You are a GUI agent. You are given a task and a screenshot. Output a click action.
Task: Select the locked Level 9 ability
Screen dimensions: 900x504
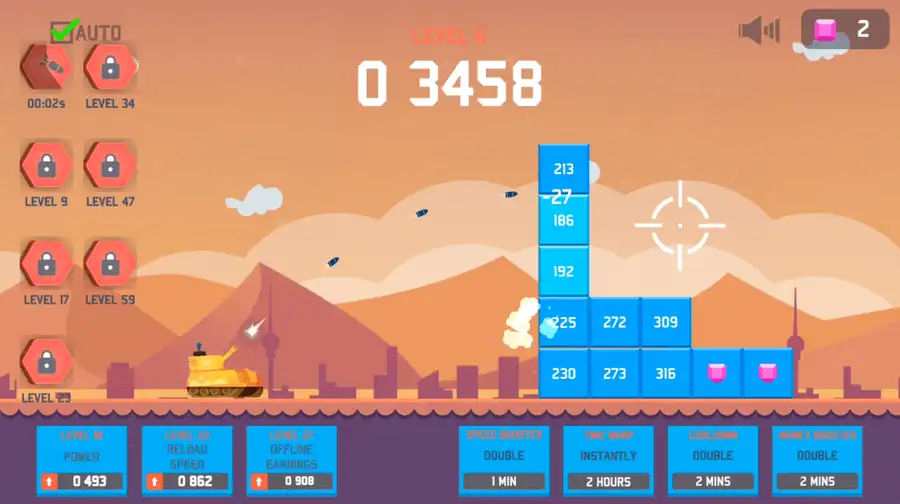(46, 165)
